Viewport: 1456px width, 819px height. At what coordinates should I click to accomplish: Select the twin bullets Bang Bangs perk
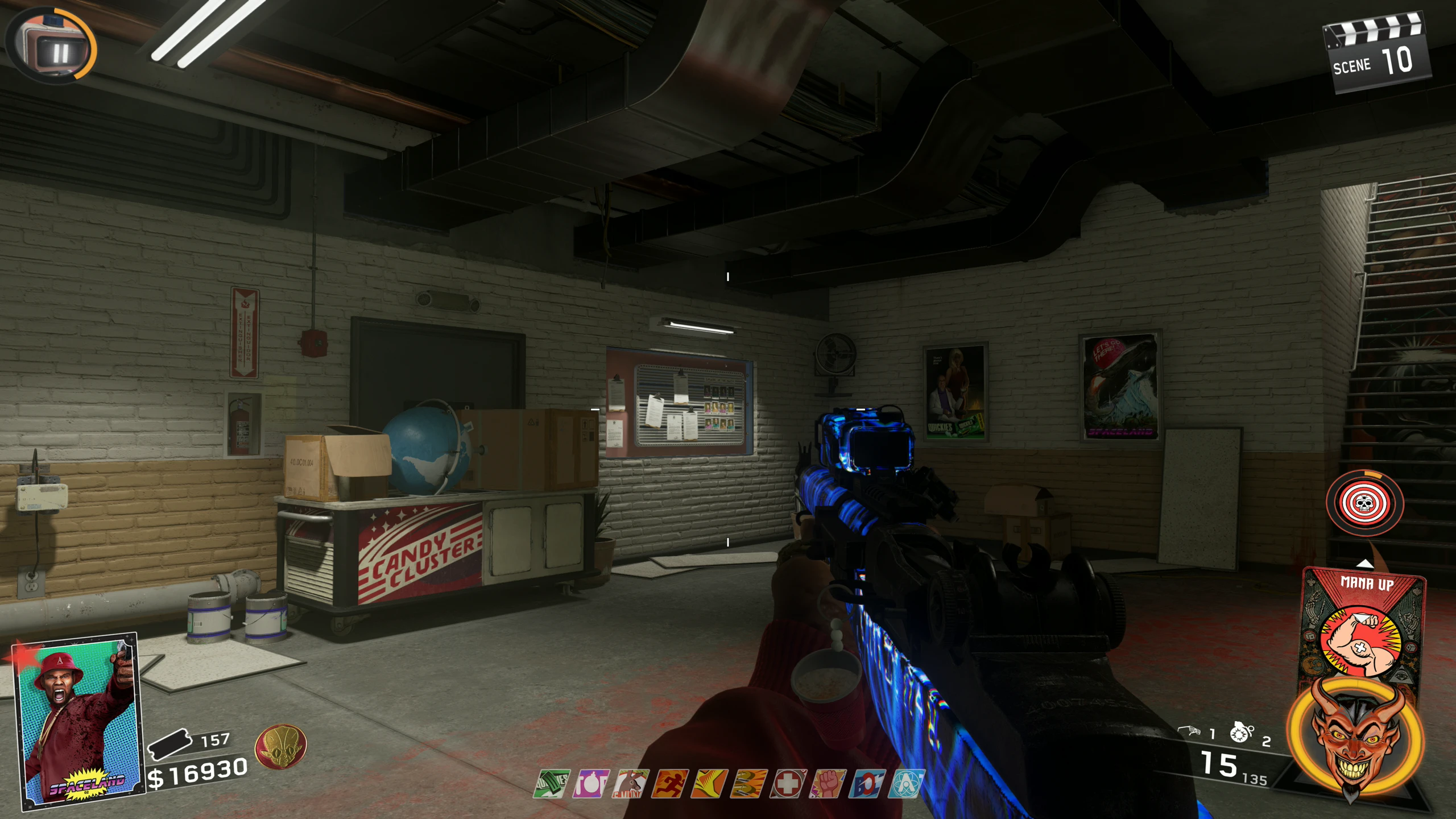[748, 784]
